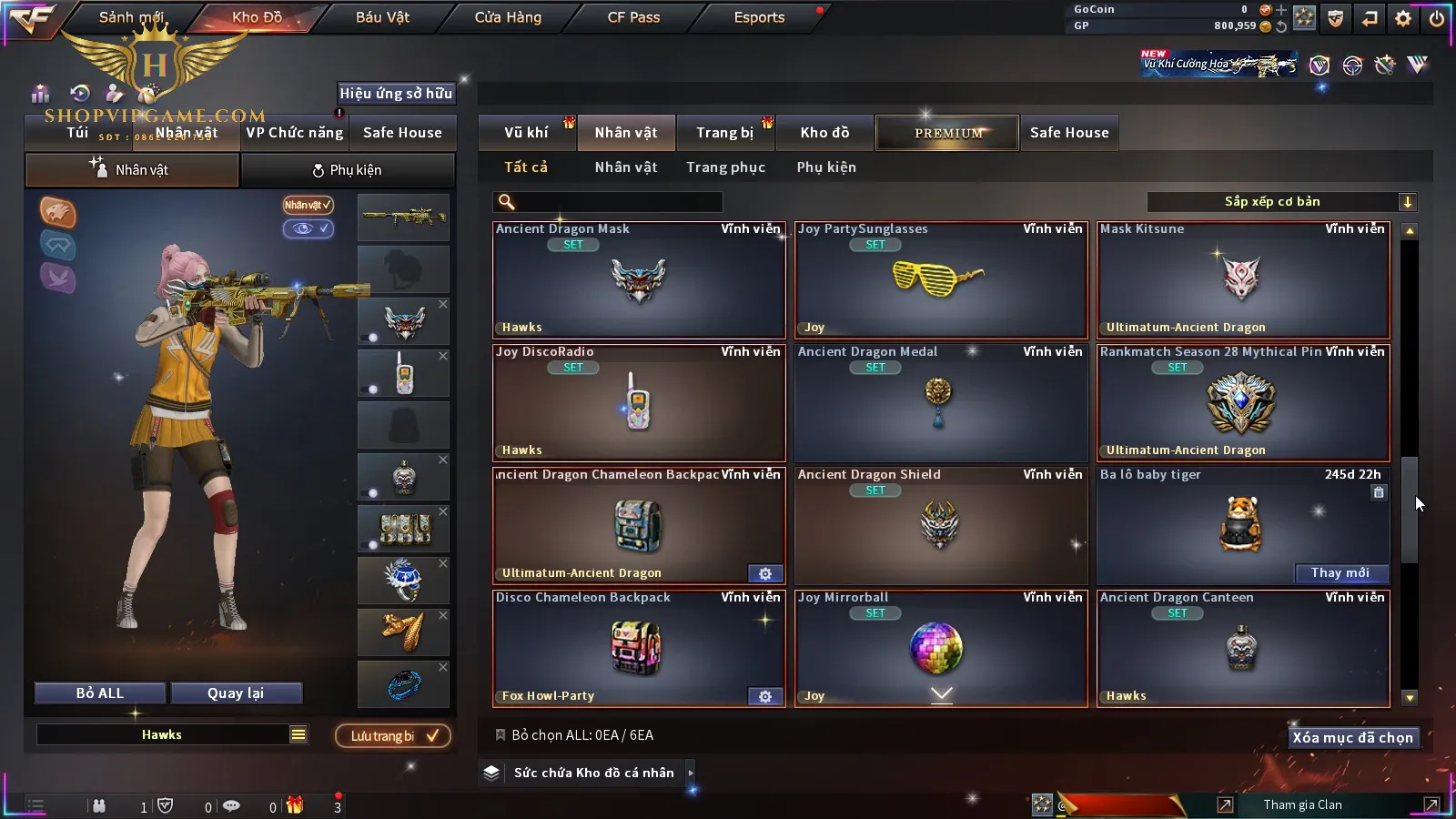The width and height of the screenshot is (1456, 819).
Task: Select the Ancient Dragon Mask item
Action: click(639, 280)
